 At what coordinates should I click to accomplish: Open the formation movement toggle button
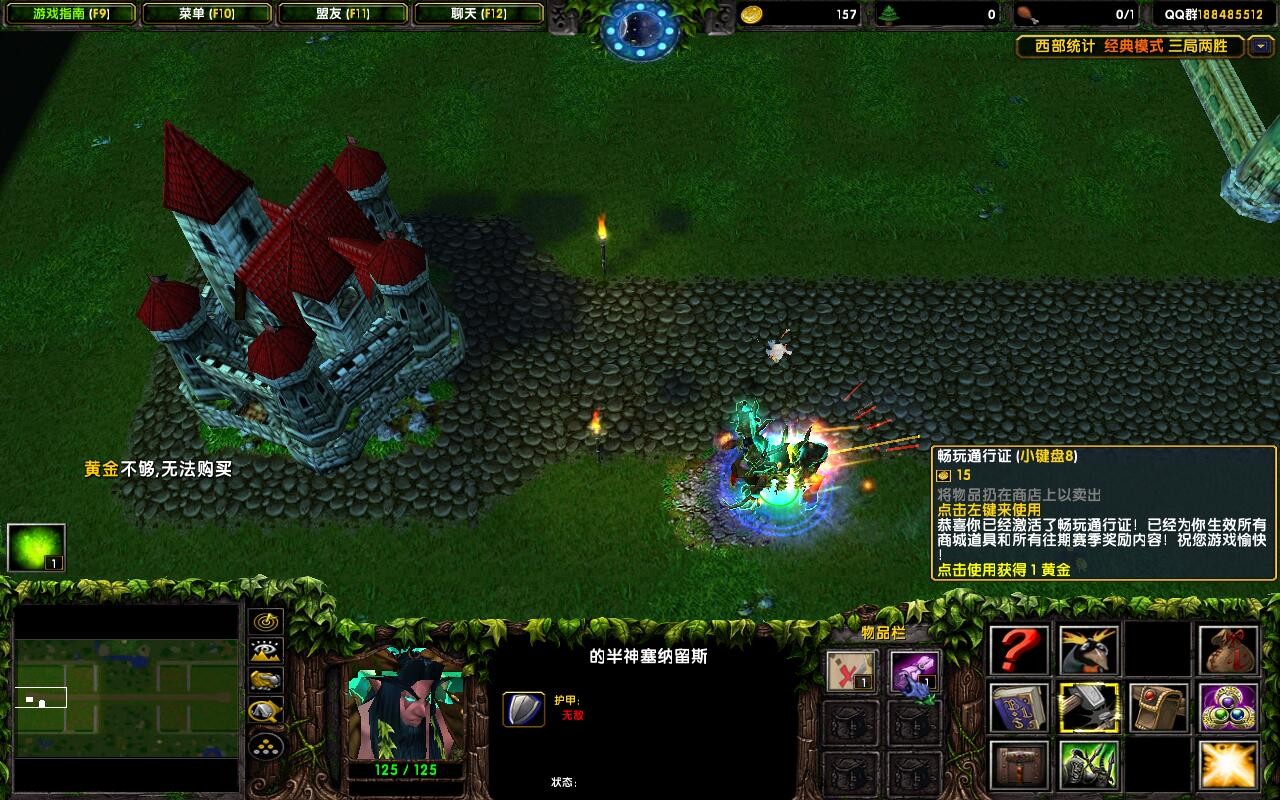coord(266,745)
